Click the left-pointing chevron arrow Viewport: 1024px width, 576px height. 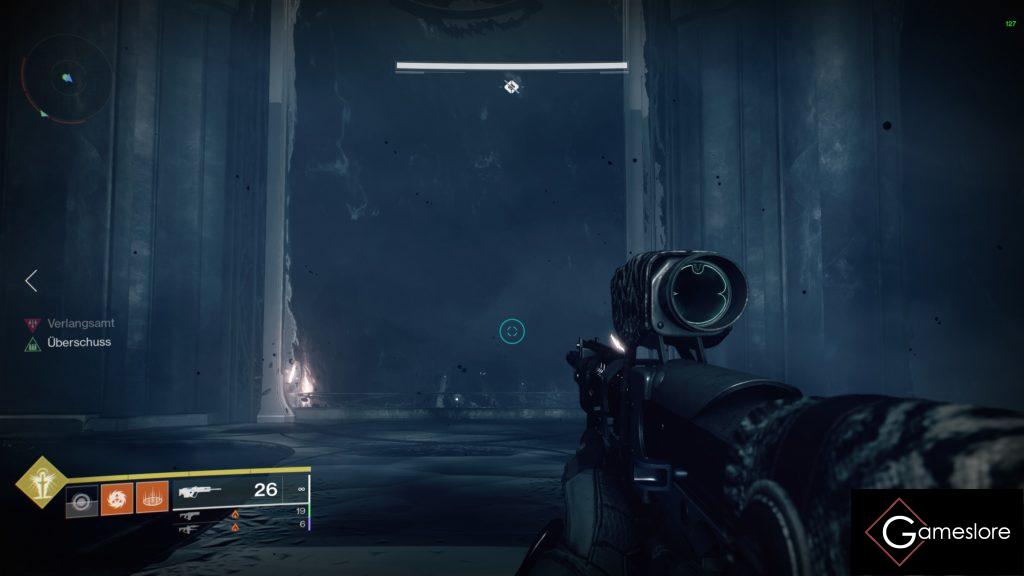pos(31,281)
